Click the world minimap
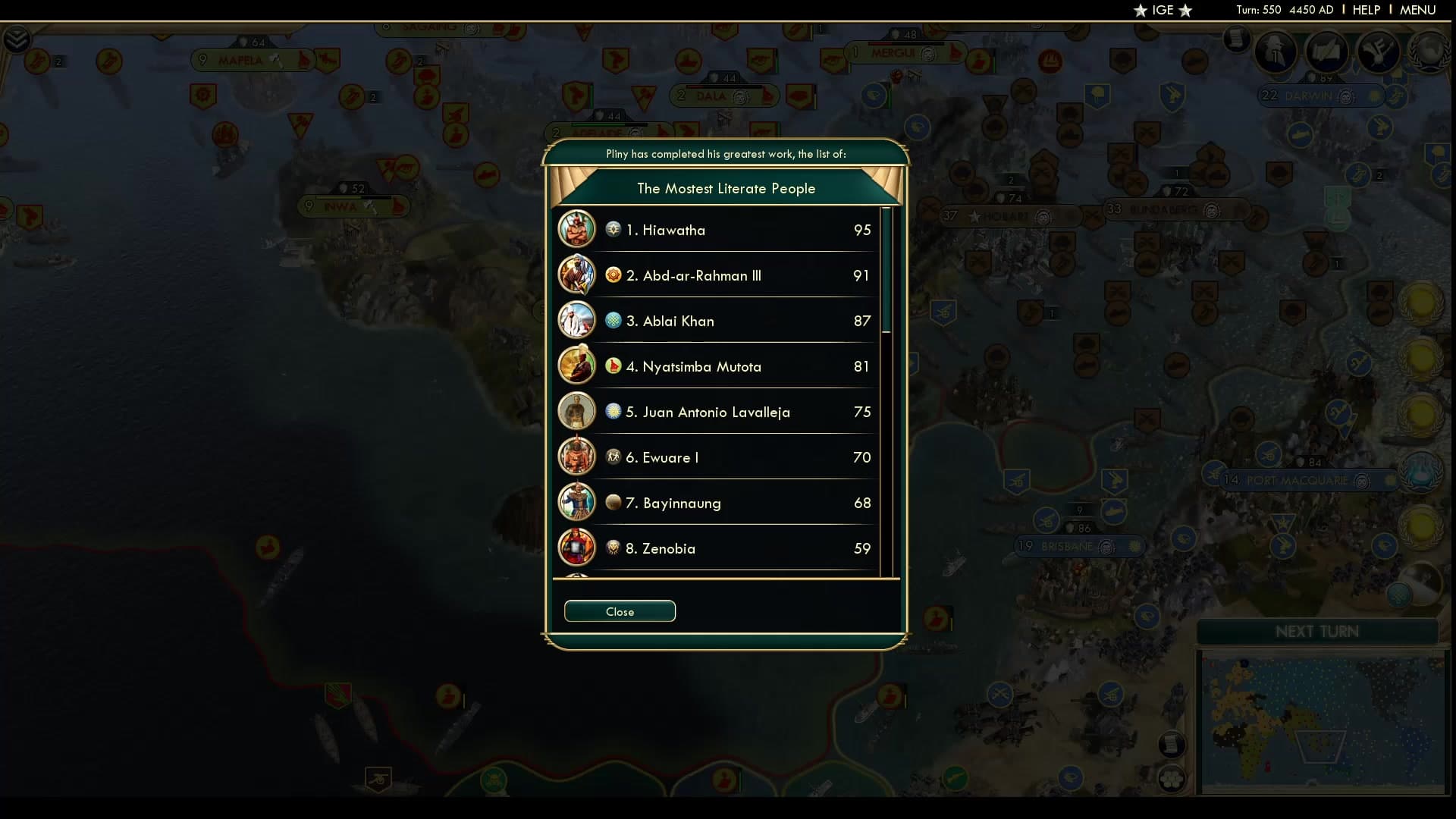 (1321, 722)
